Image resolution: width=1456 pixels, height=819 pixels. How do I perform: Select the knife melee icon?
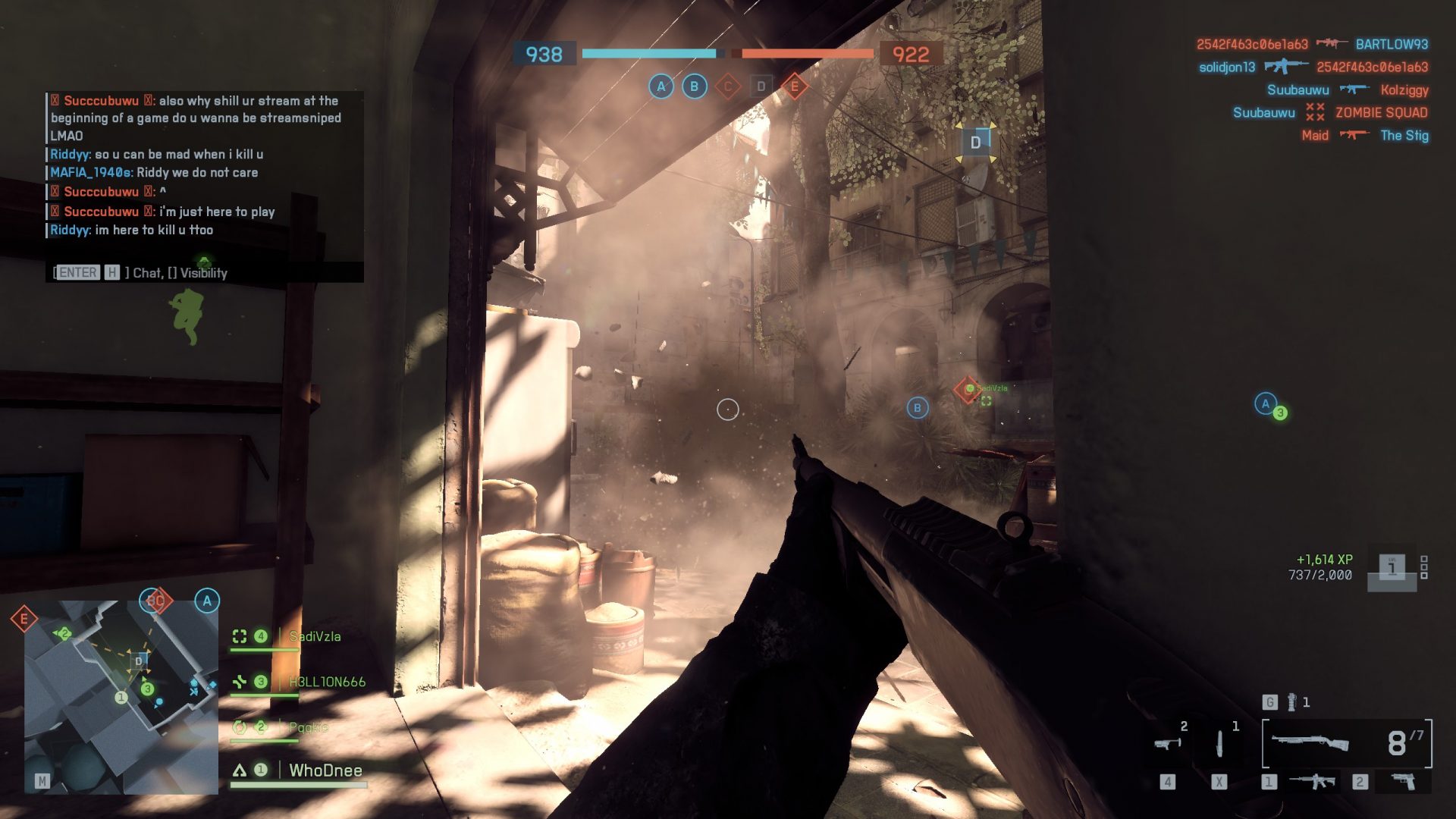(x=1219, y=744)
